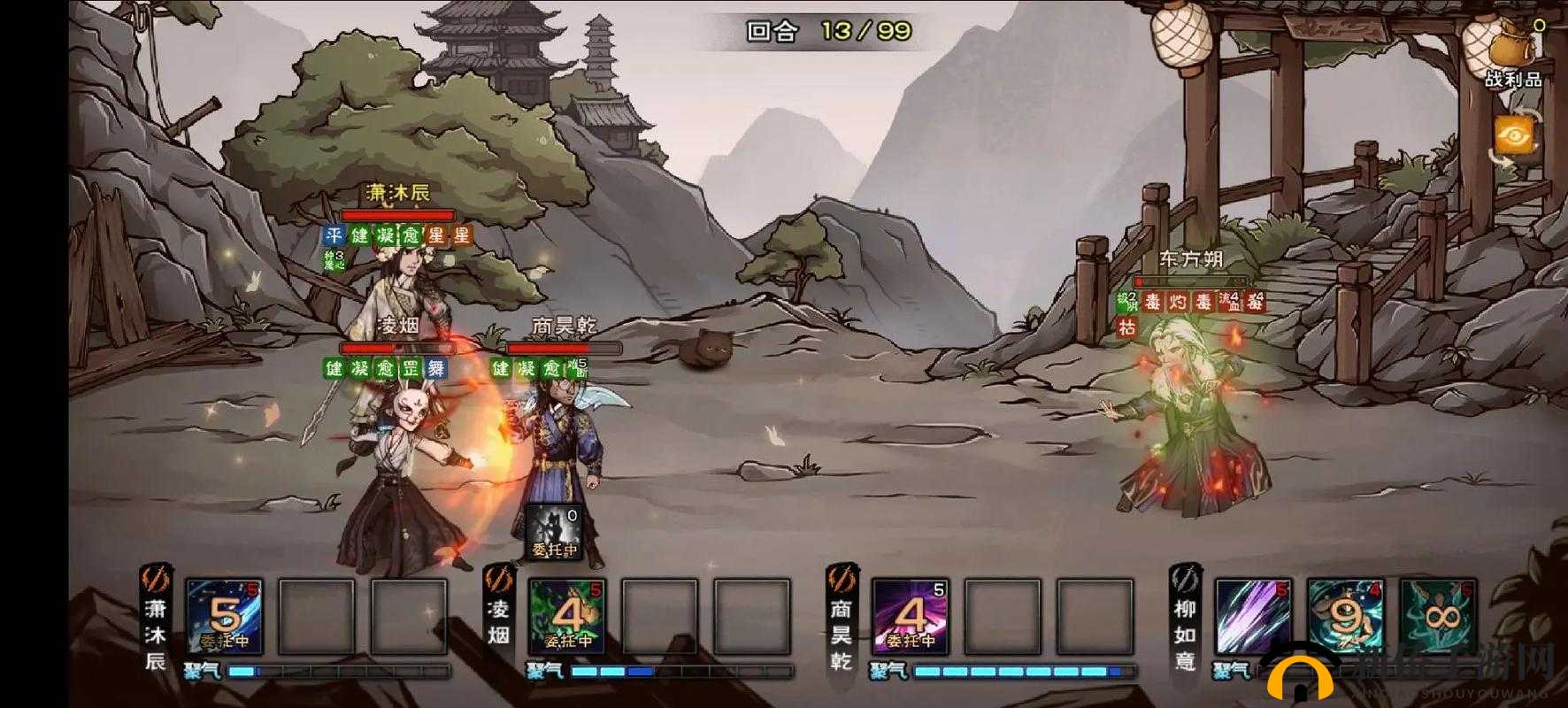Open the 战利品 loot bag

(1512, 53)
